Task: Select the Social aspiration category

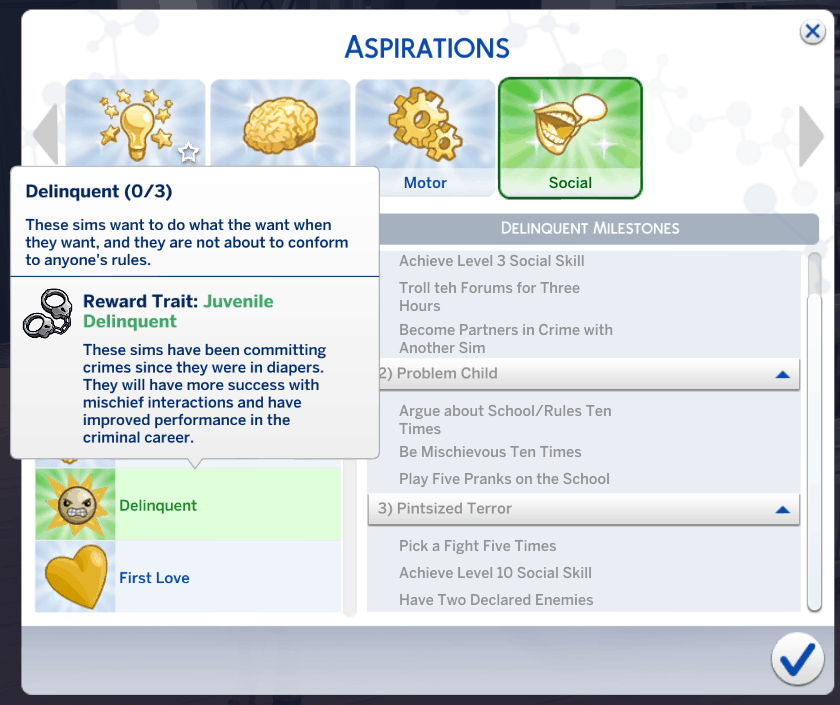Action: coord(570,138)
